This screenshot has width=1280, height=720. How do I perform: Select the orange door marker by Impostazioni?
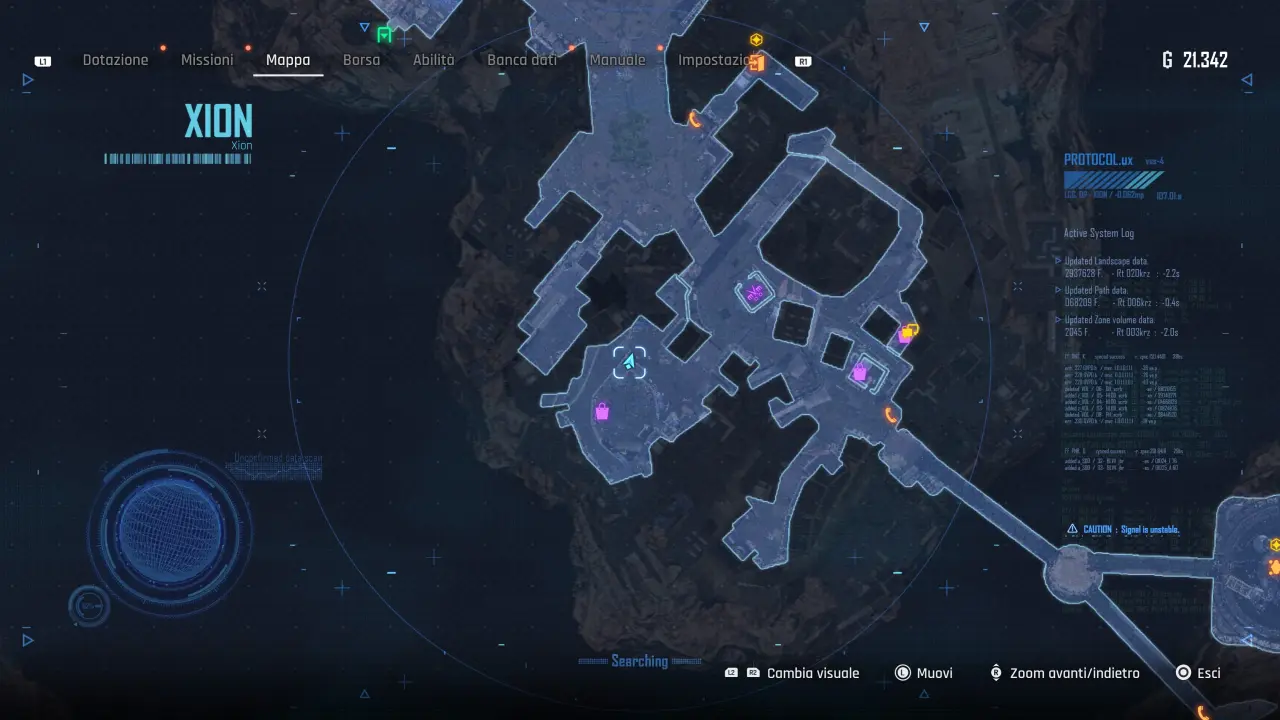pos(758,63)
